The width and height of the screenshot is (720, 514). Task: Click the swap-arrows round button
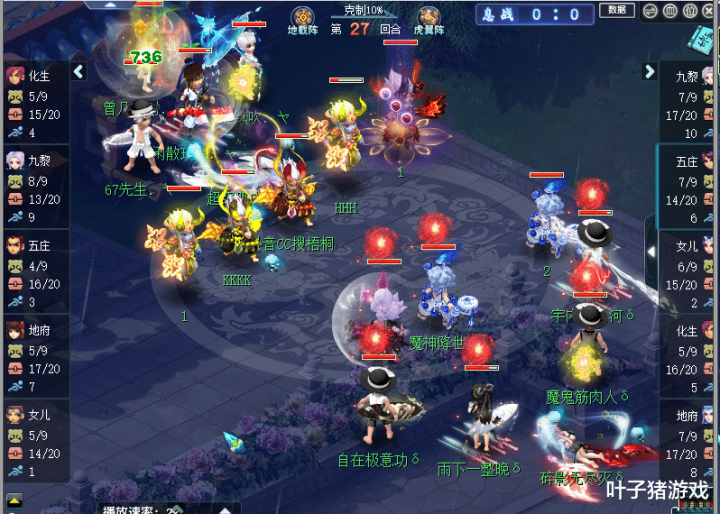pos(650,11)
